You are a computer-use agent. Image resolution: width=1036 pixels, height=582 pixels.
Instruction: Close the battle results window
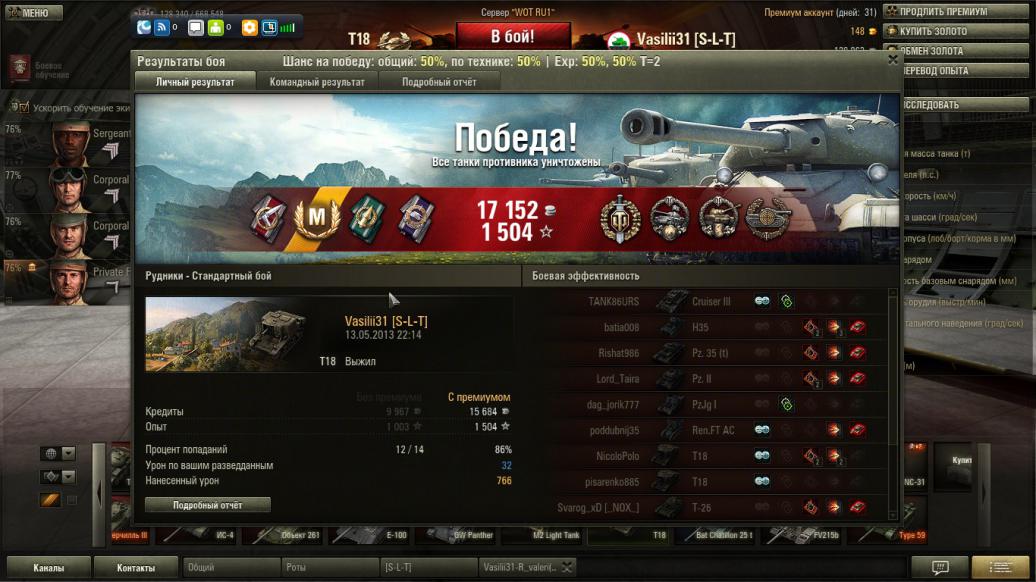pos(893,60)
